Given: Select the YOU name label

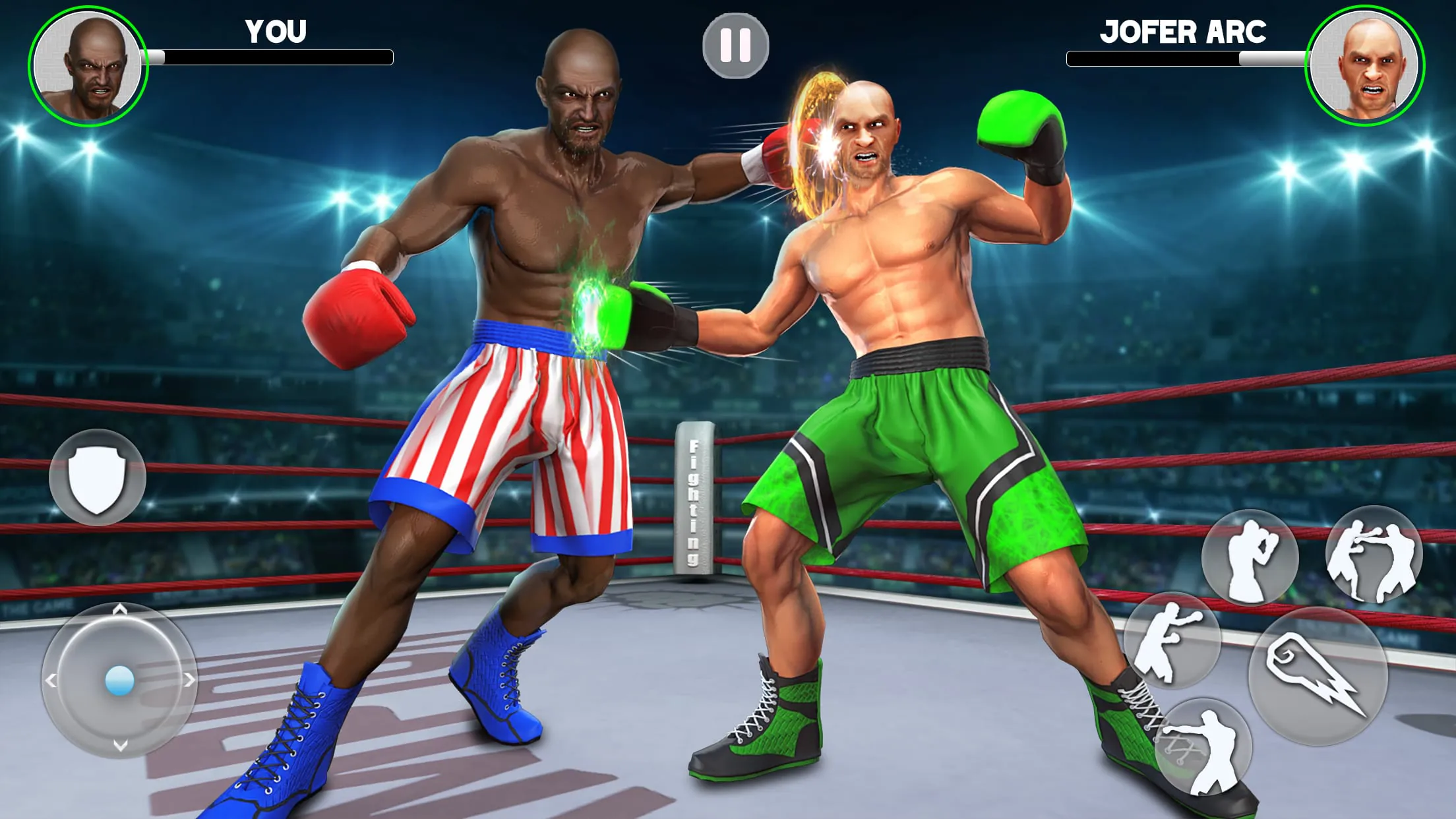Looking at the screenshot, I should point(276,32).
